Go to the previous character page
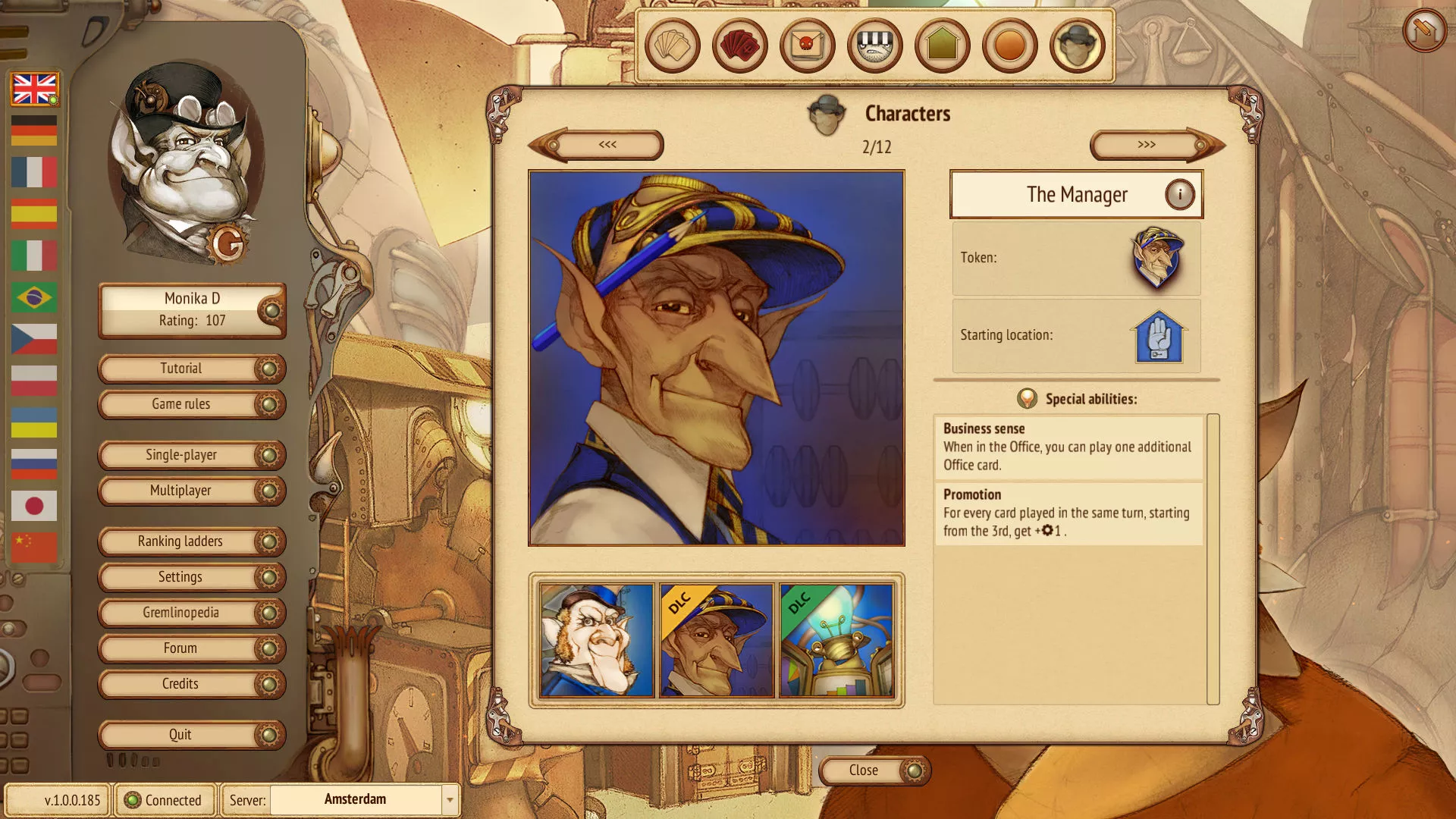 pos(607,145)
